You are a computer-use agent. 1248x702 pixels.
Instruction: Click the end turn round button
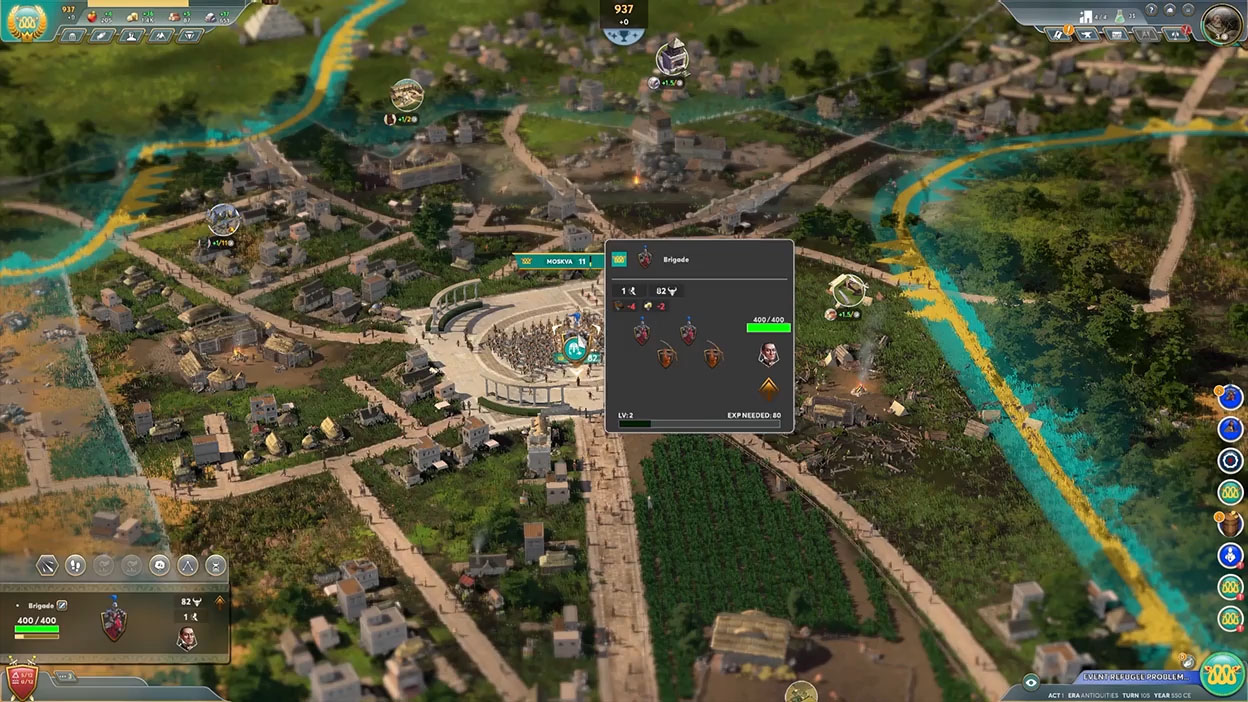click(x=1220, y=672)
